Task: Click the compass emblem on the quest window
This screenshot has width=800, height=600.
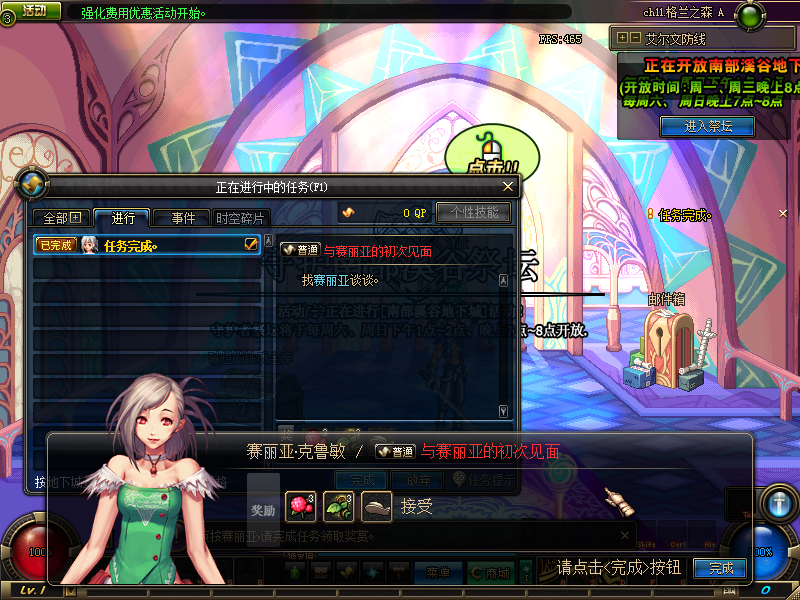Action: coord(34,185)
